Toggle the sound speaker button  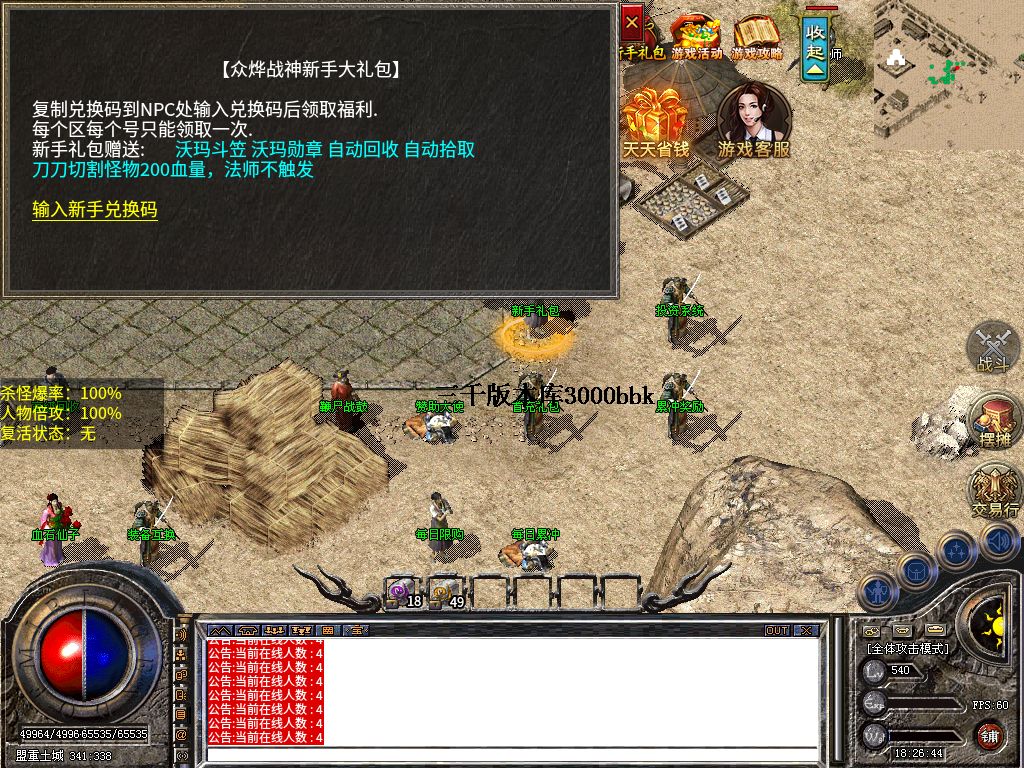click(999, 541)
